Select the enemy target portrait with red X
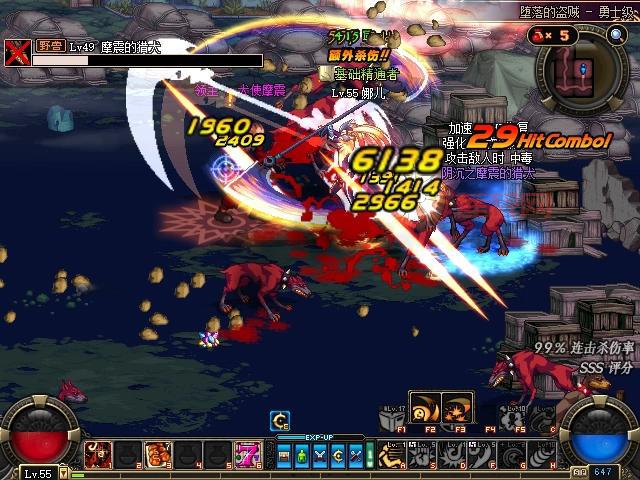Viewport: 640px width, 480px height. click(16, 53)
